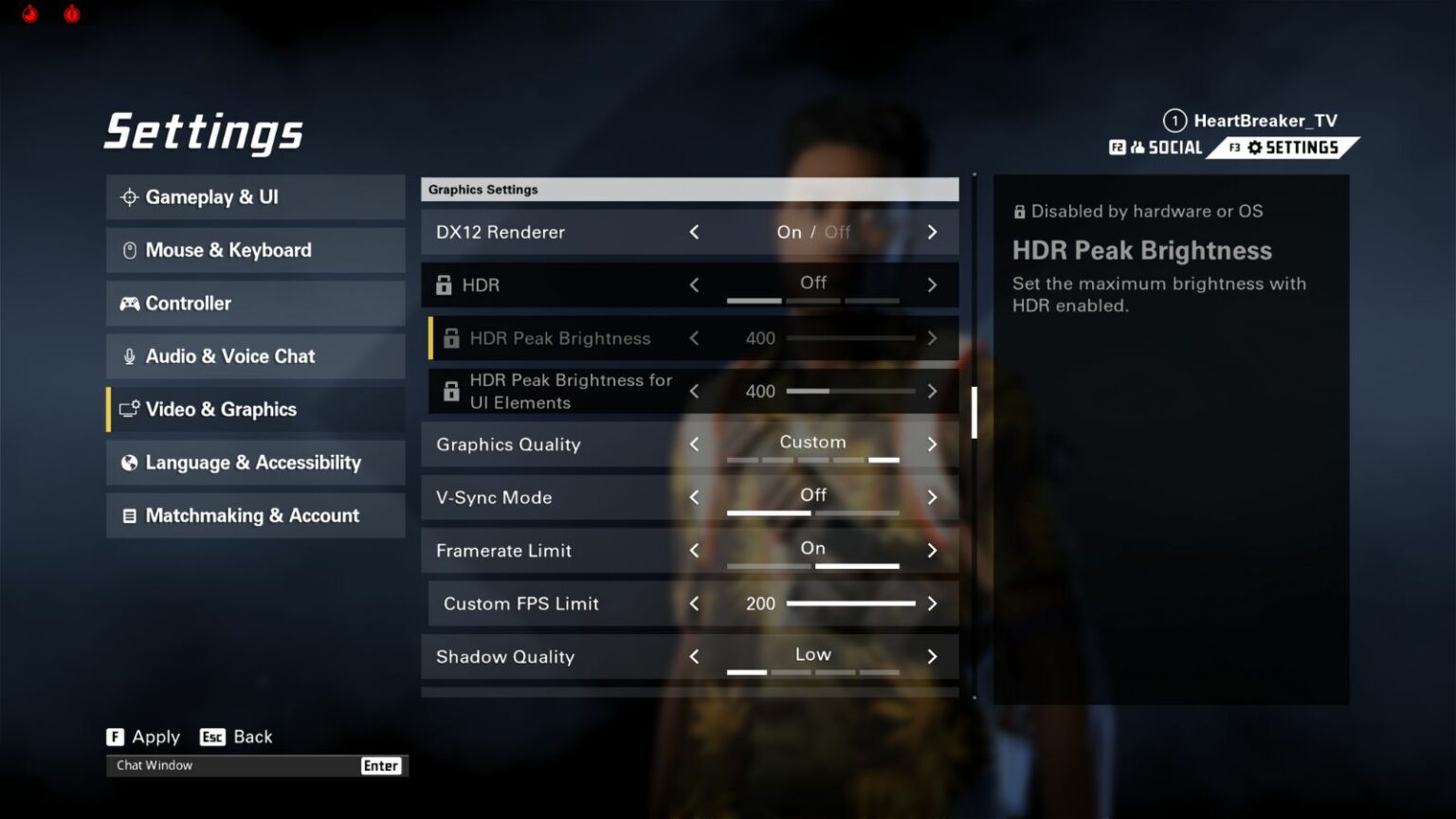Click the Apply button

[x=143, y=737]
